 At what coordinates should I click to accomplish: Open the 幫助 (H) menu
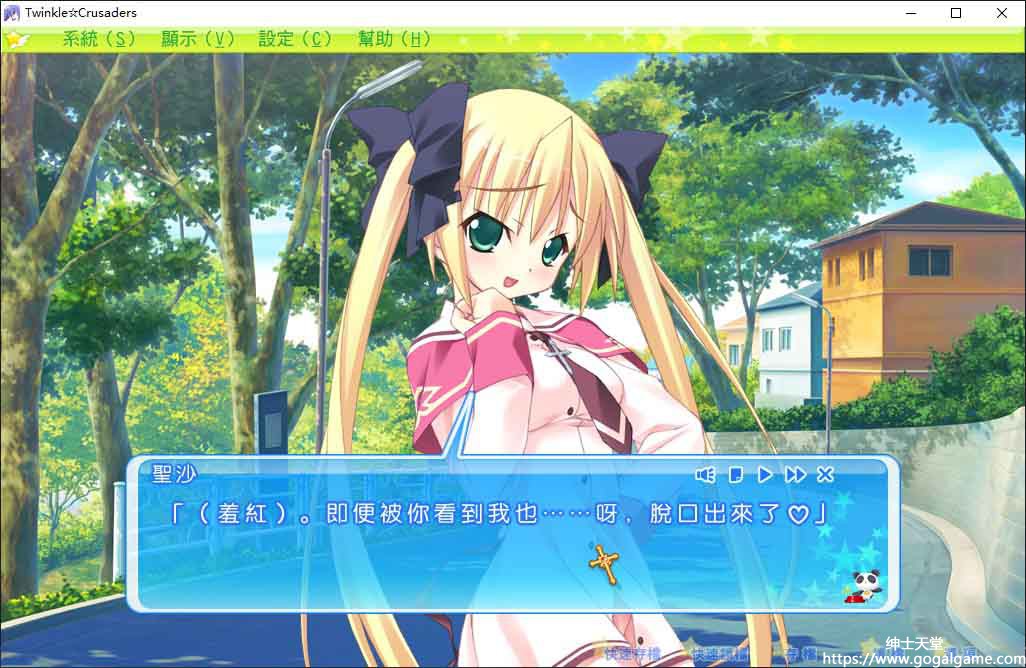click(x=394, y=39)
